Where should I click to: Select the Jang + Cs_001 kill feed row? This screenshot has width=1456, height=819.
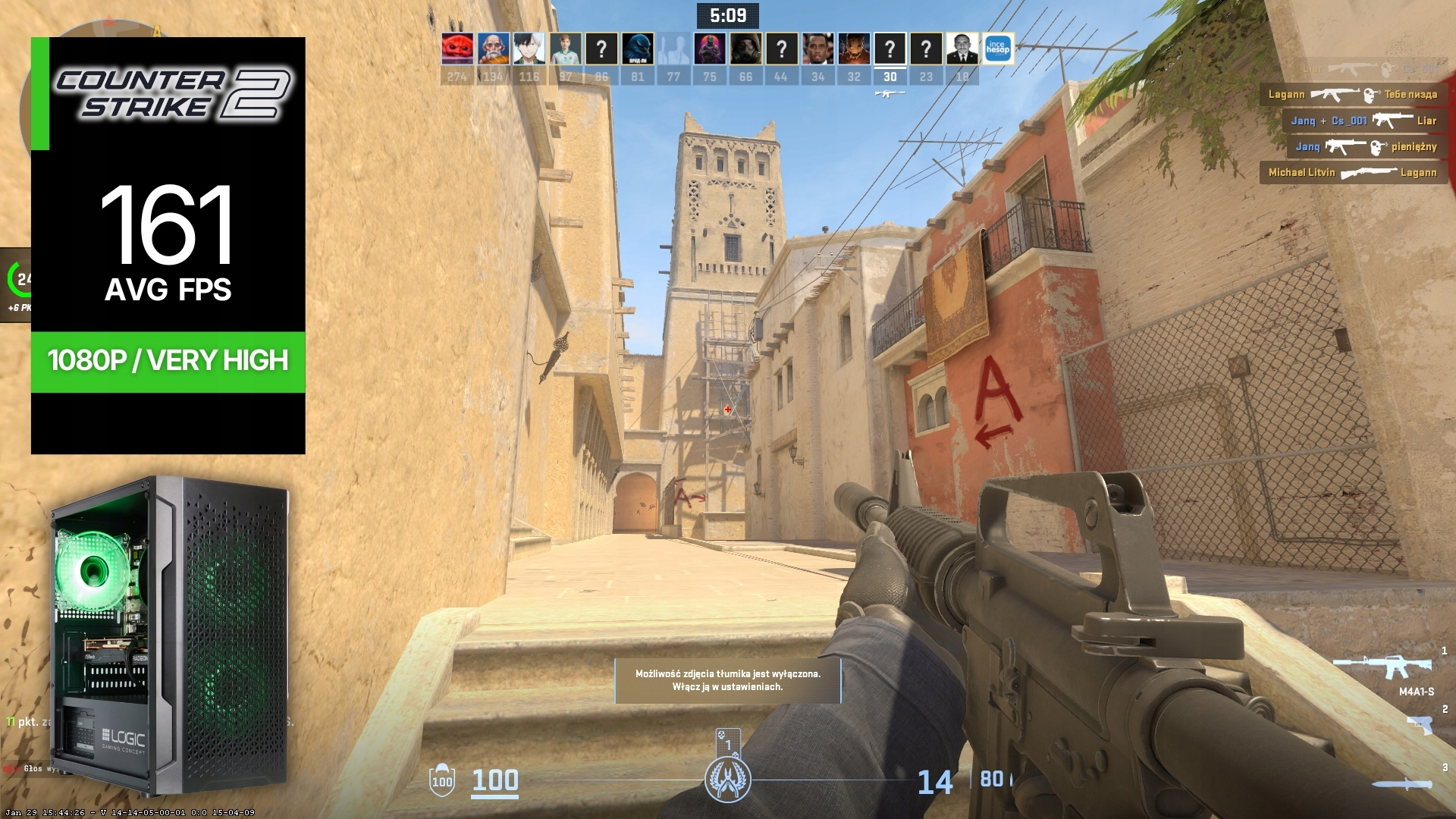pos(1363,121)
